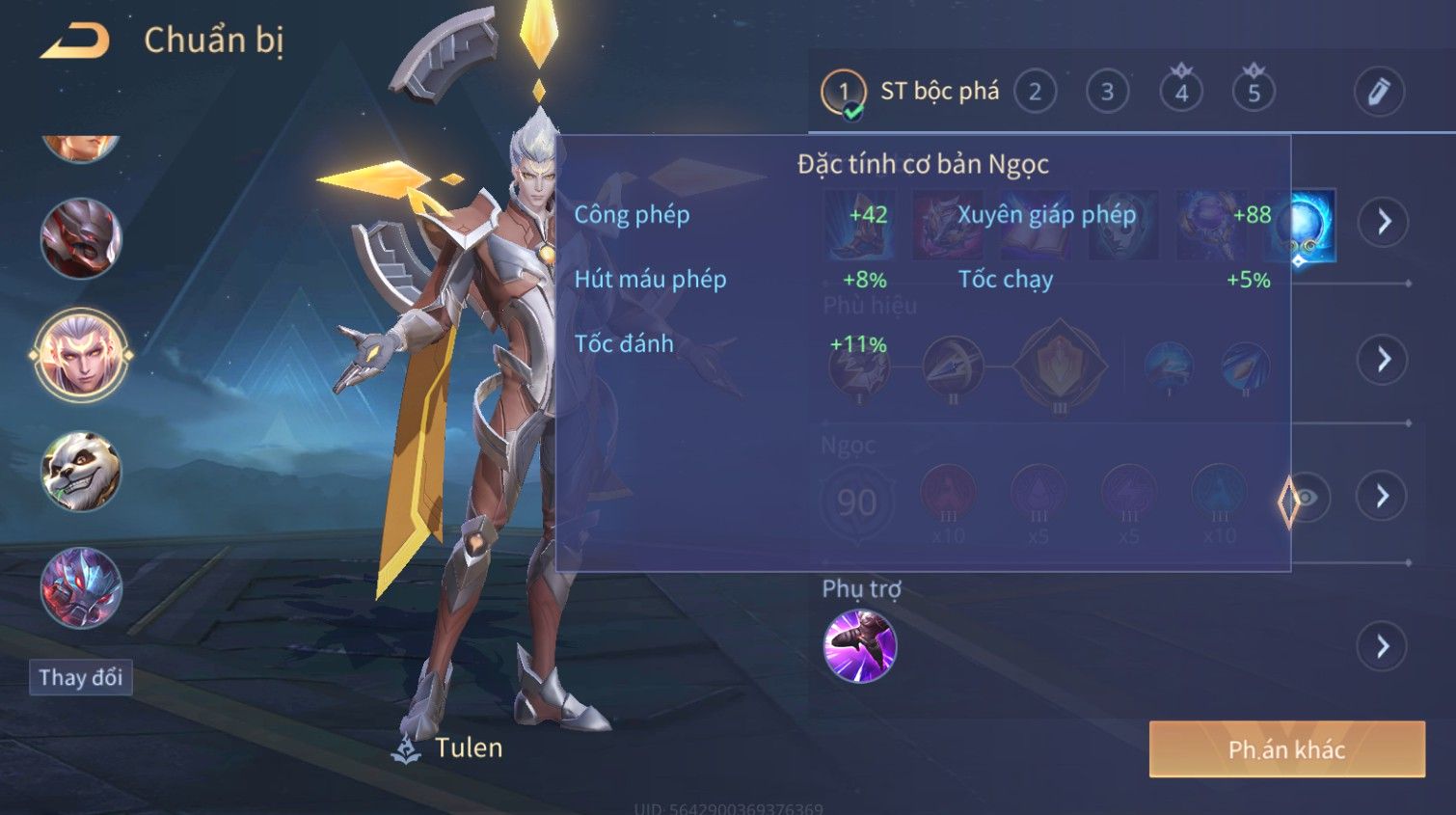This screenshot has height=815, width=1456.
Task: Edit loadout name with pencil icon
Action: click(x=1379, y=93)
